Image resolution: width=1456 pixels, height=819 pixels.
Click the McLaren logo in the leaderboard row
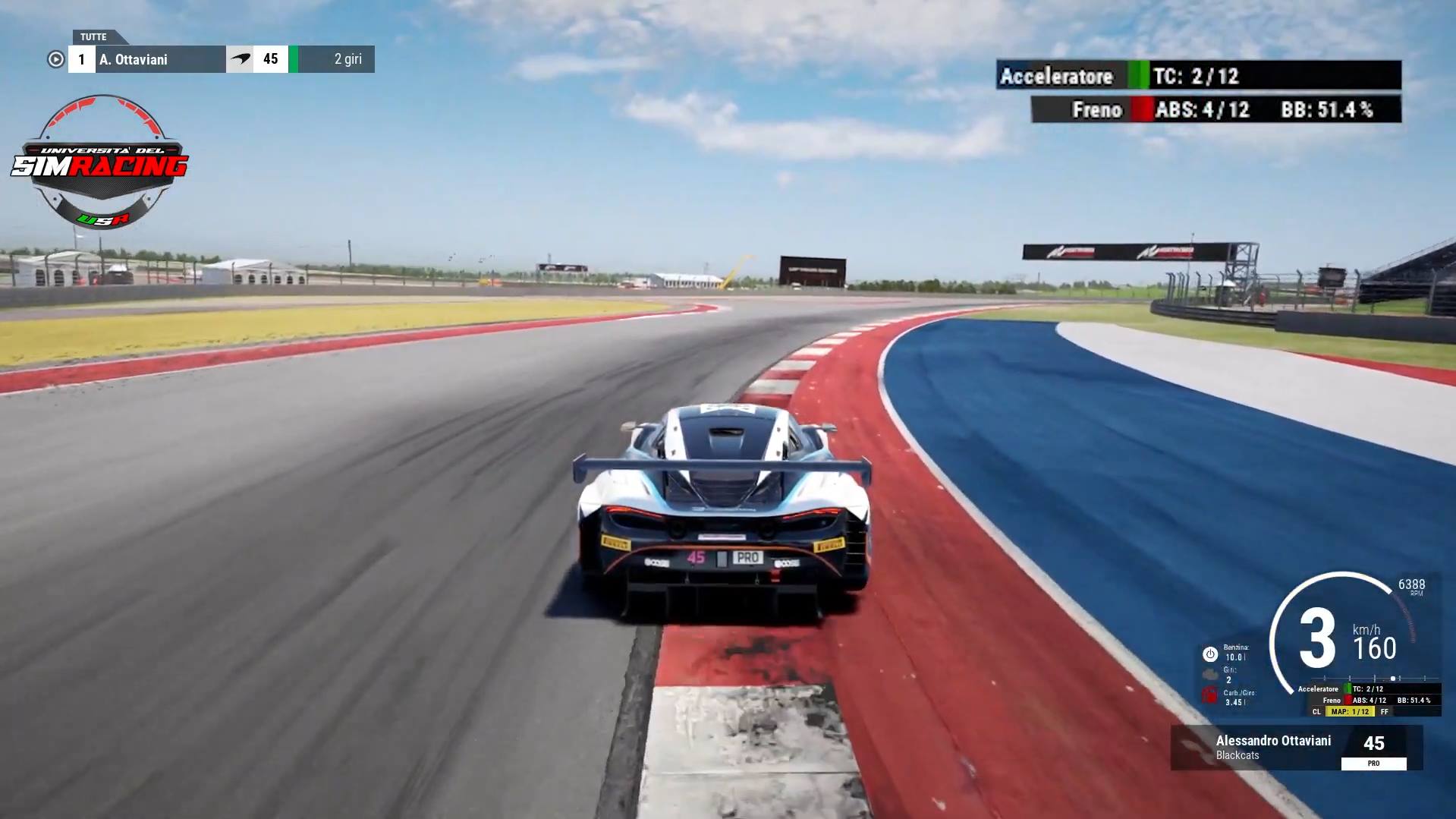click(241, 58)
